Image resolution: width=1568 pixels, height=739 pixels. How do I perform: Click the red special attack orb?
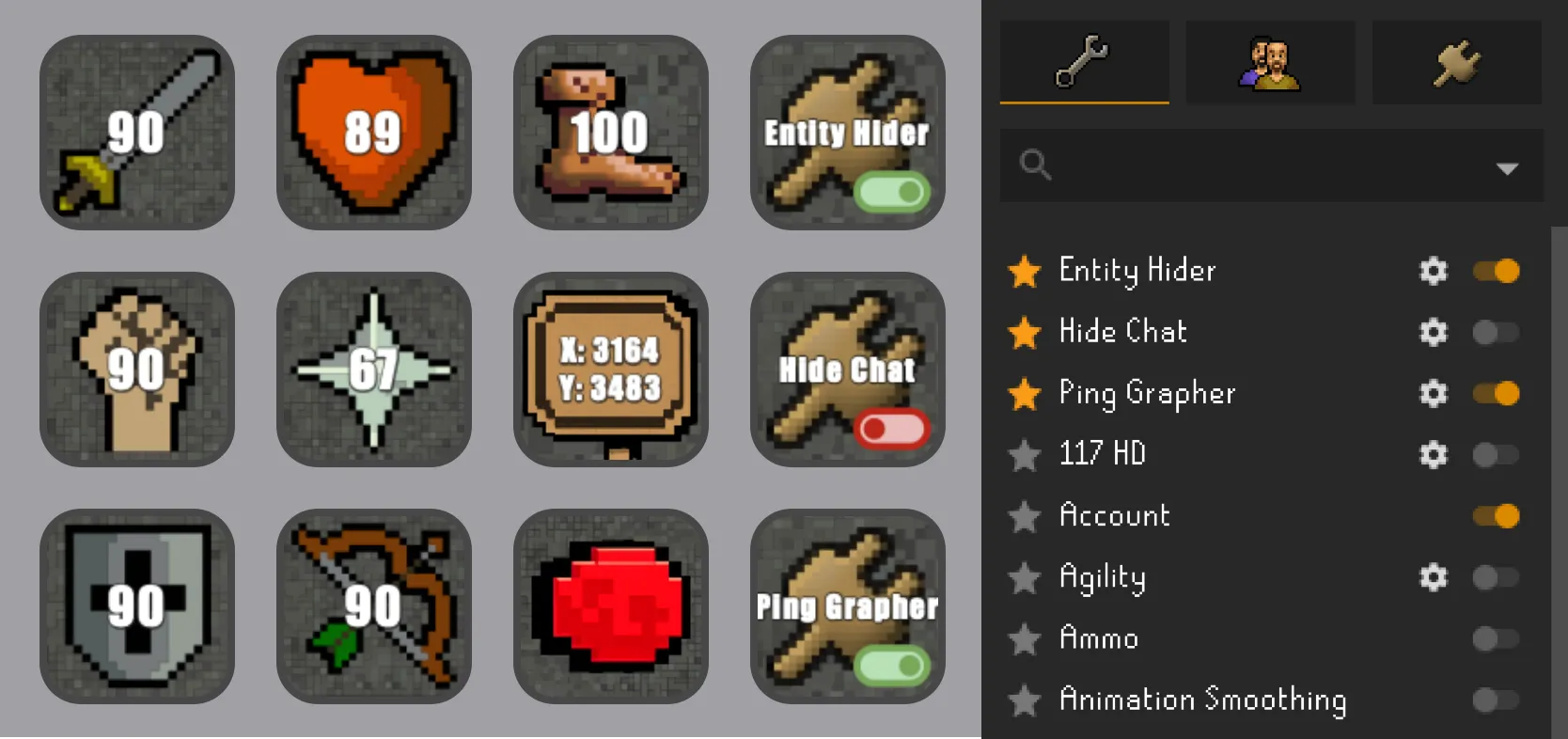pos(610,606)
